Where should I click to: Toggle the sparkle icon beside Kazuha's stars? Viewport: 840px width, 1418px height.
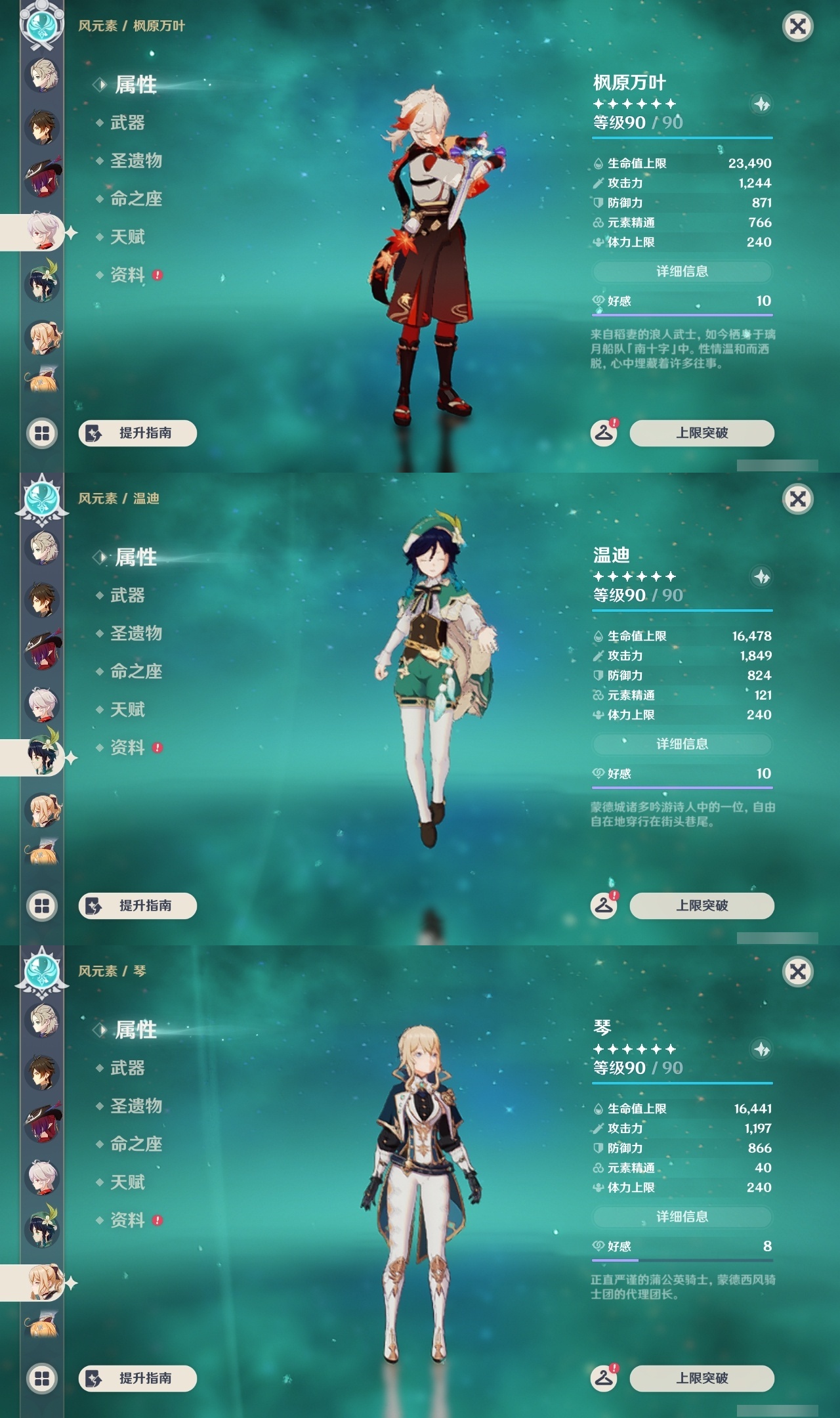pos(760,102)
